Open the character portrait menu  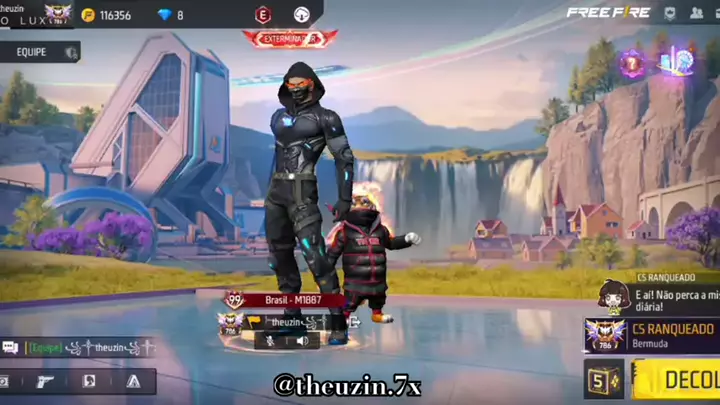point(89,381)
